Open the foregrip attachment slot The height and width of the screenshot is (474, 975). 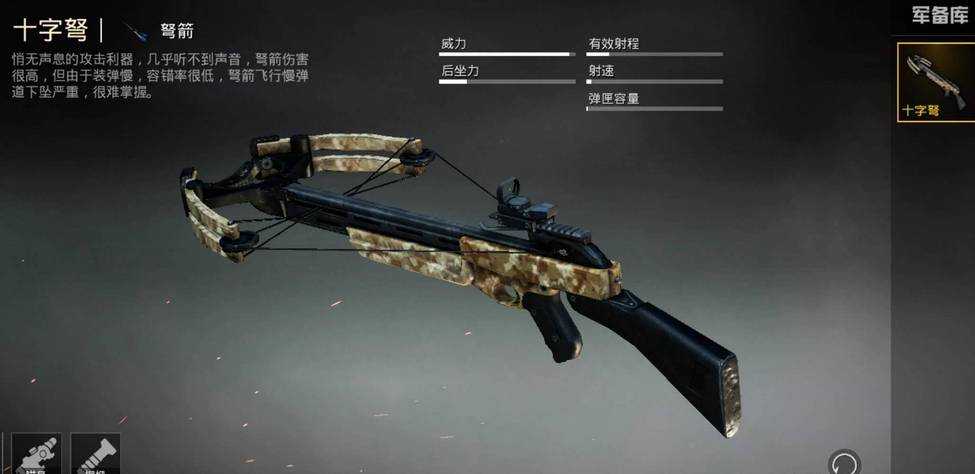click(x=96, y=454)
